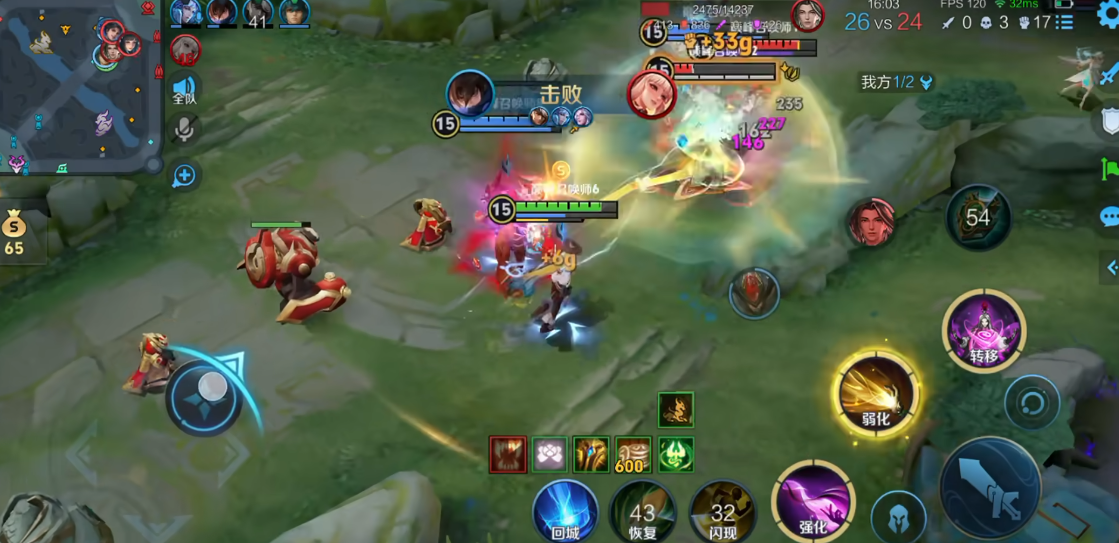Send the shield retreat signal
The image size is (1119, 543).
pos(1108,122)
